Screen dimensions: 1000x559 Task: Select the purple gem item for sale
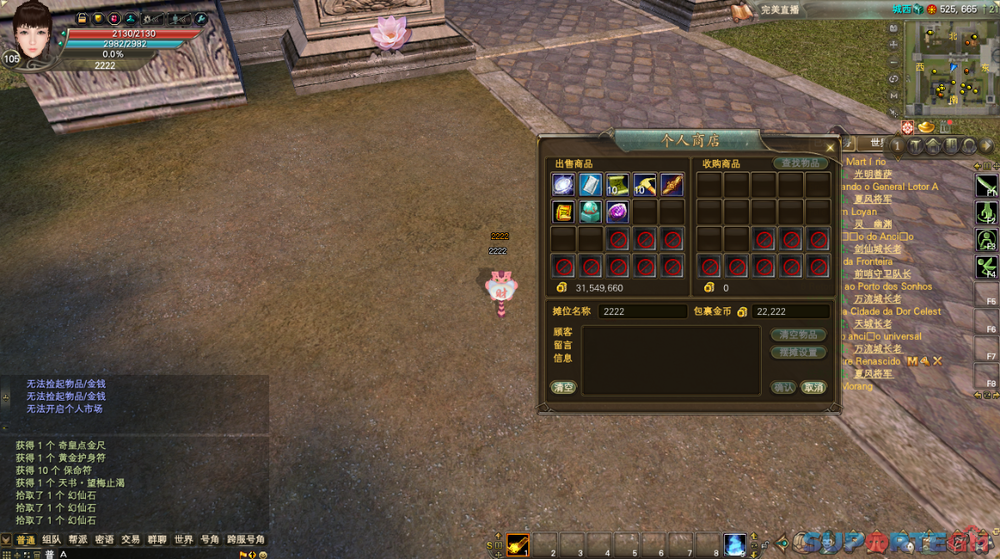[617, 212]
